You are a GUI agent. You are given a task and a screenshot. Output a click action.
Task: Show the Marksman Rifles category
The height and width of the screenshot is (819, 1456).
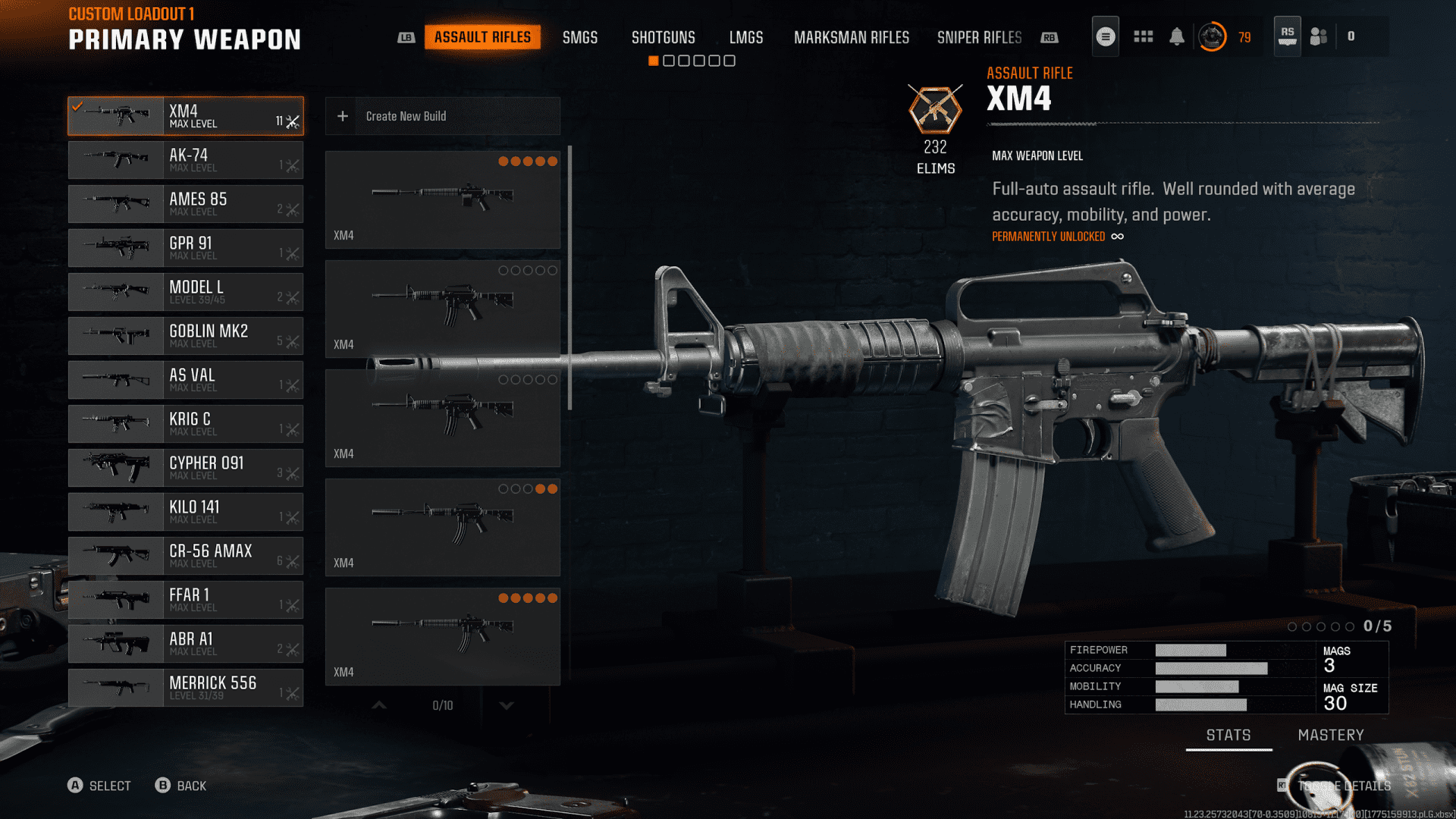coord(851,37)
